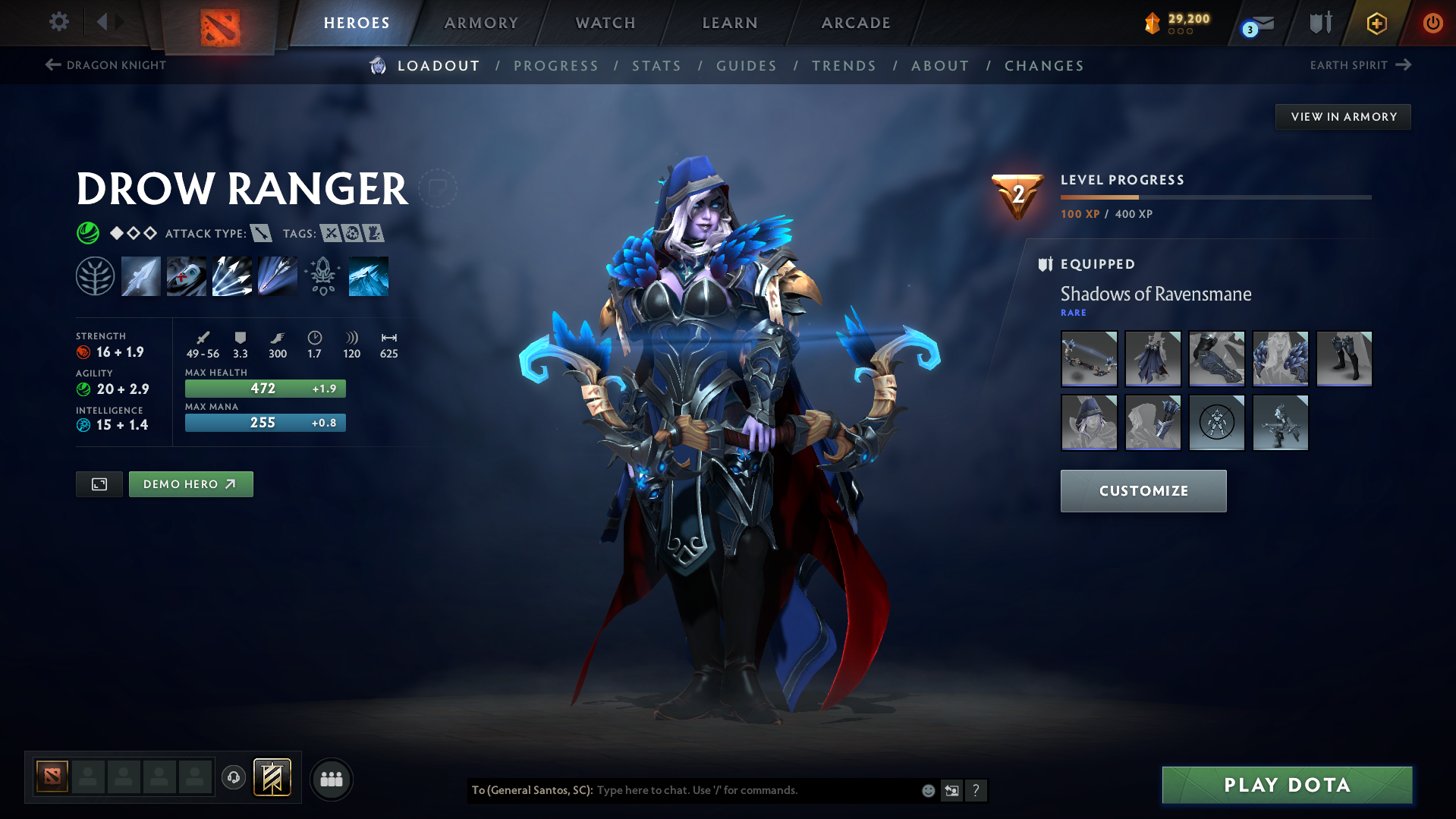
Task: Open the Frost Arrows ability icon
Action: point(141,276)
